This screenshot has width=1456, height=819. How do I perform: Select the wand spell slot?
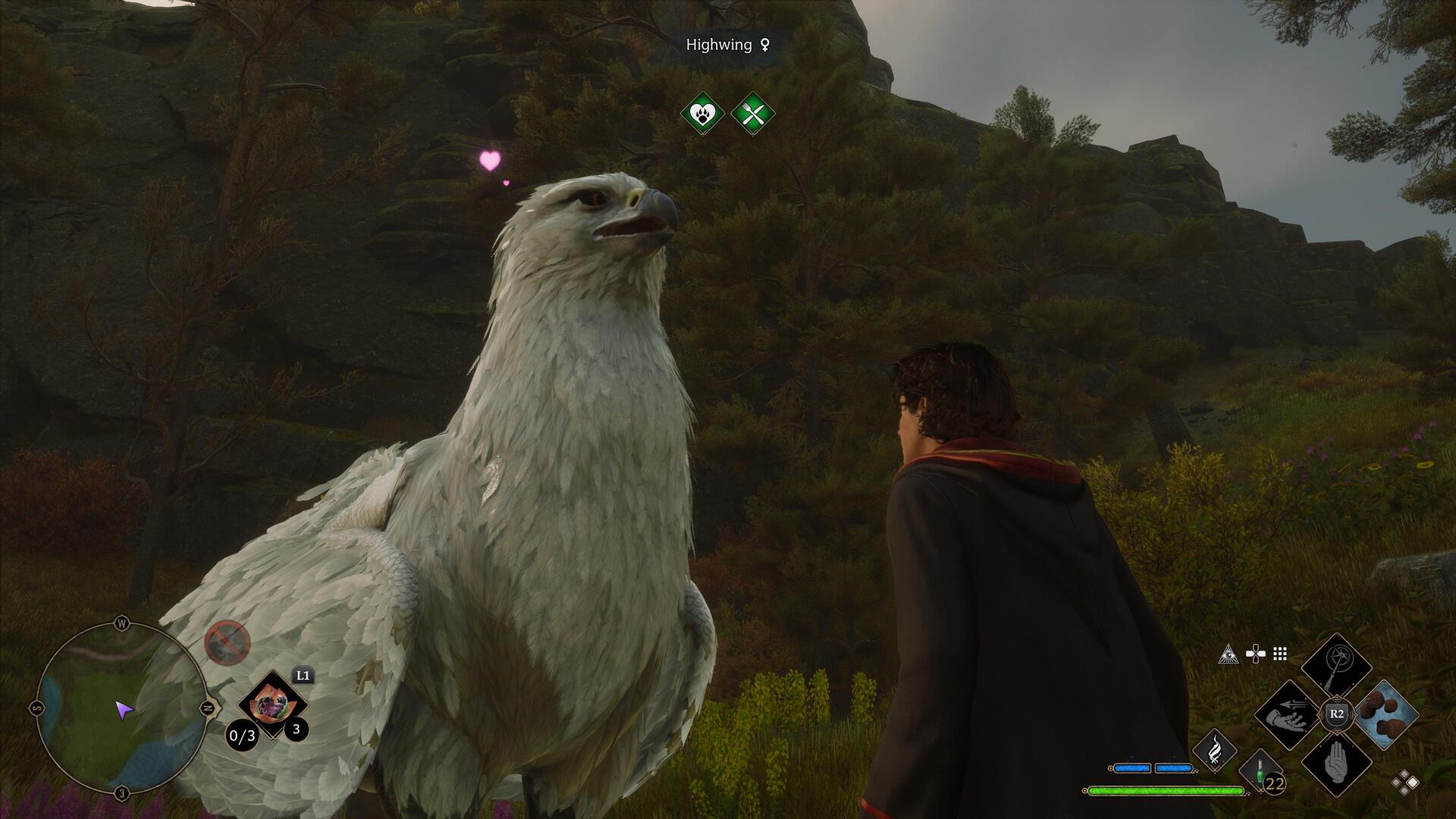[1336, 668]
